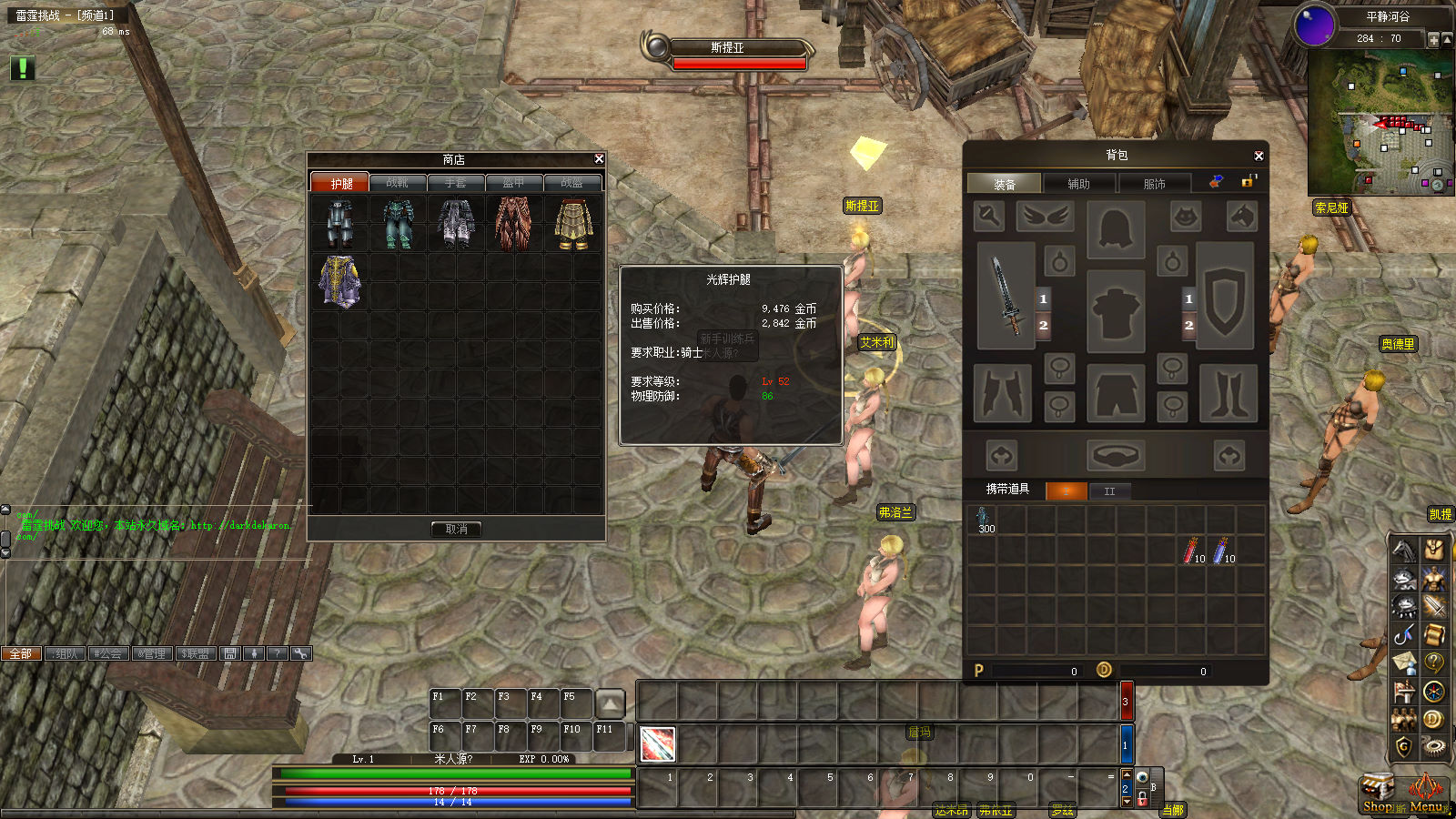Switch to the 辅助 inventory tab
The height and width of the screenshot is (819, 1456).
[x=1078, y=184]
